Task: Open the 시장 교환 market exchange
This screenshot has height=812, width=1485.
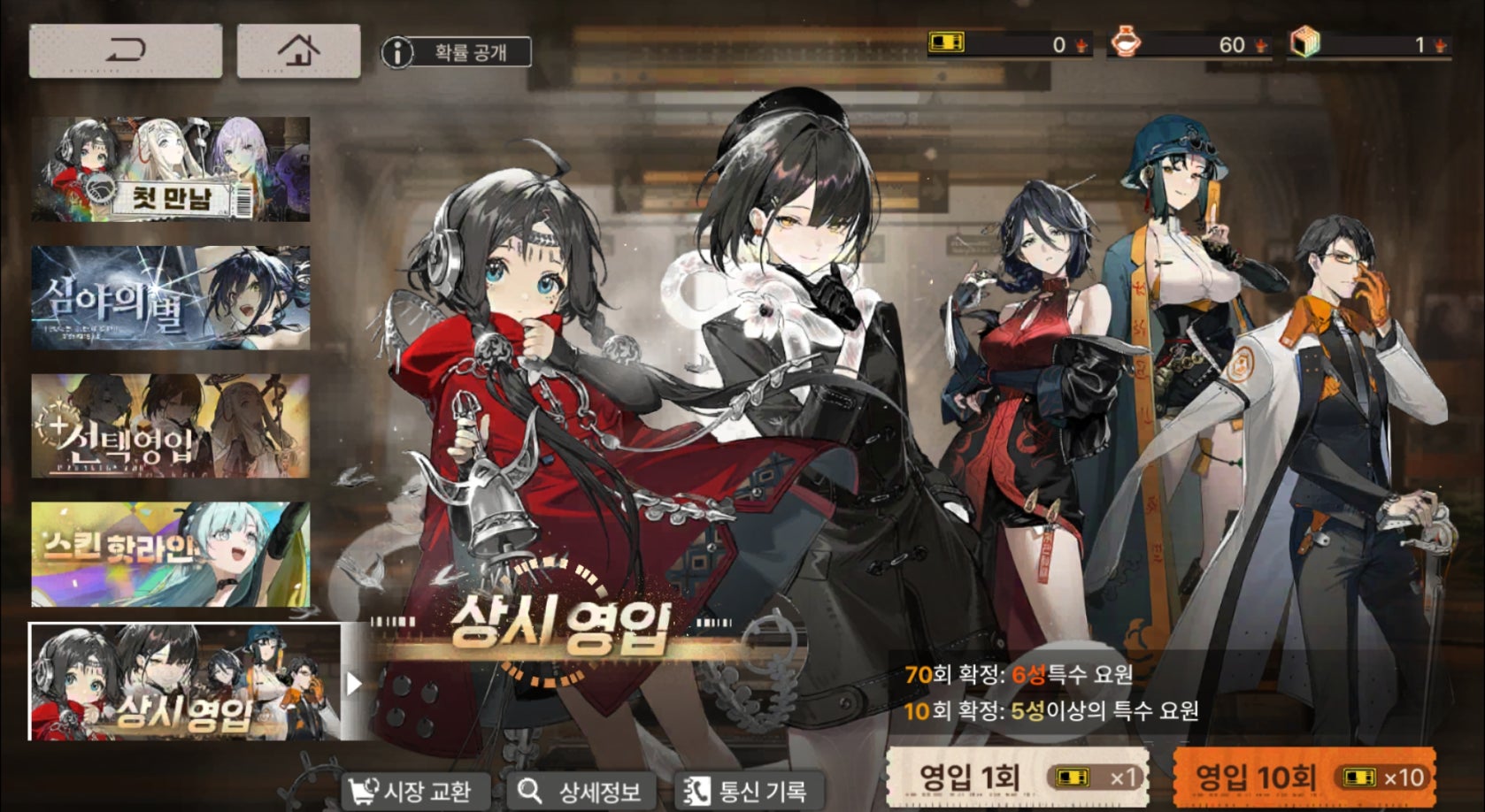Action: click(x=411, y=791)
